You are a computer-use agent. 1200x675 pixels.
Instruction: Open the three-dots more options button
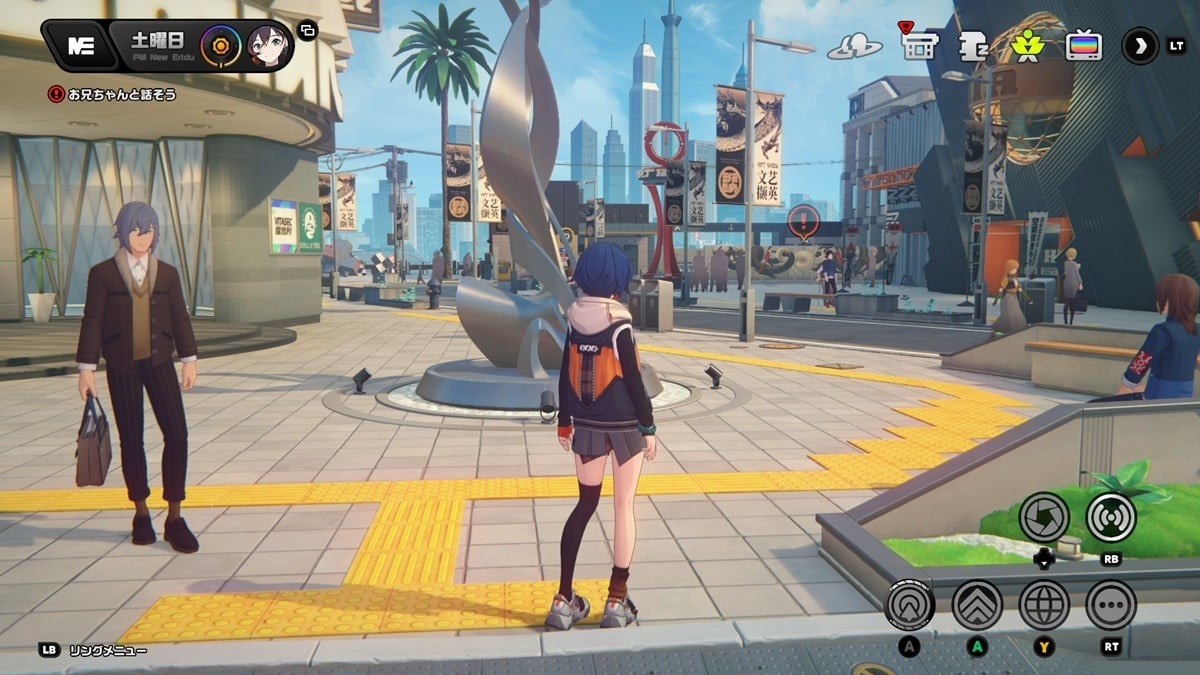[x=1111, y=604]
